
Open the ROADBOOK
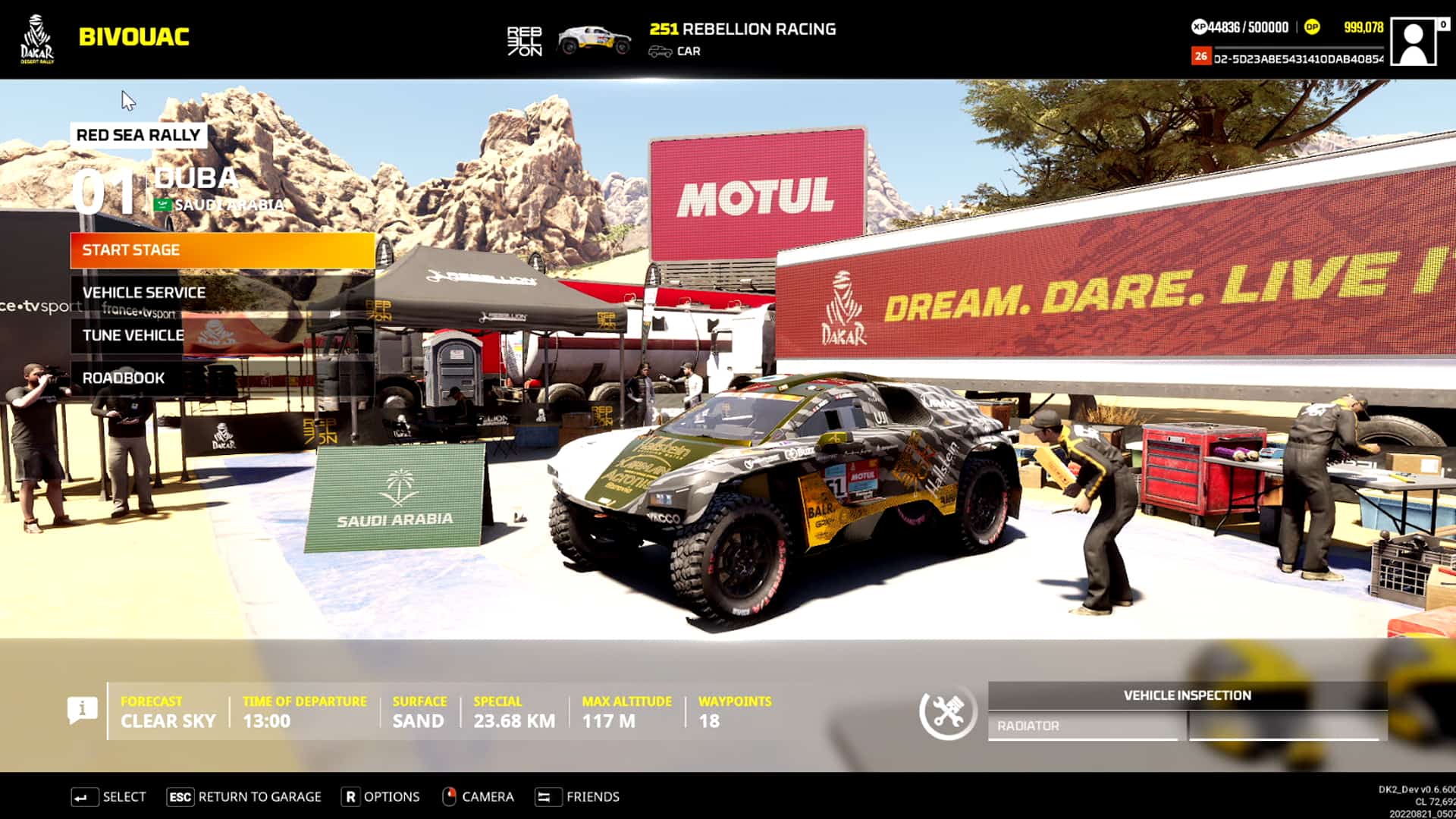pos(125,377)
